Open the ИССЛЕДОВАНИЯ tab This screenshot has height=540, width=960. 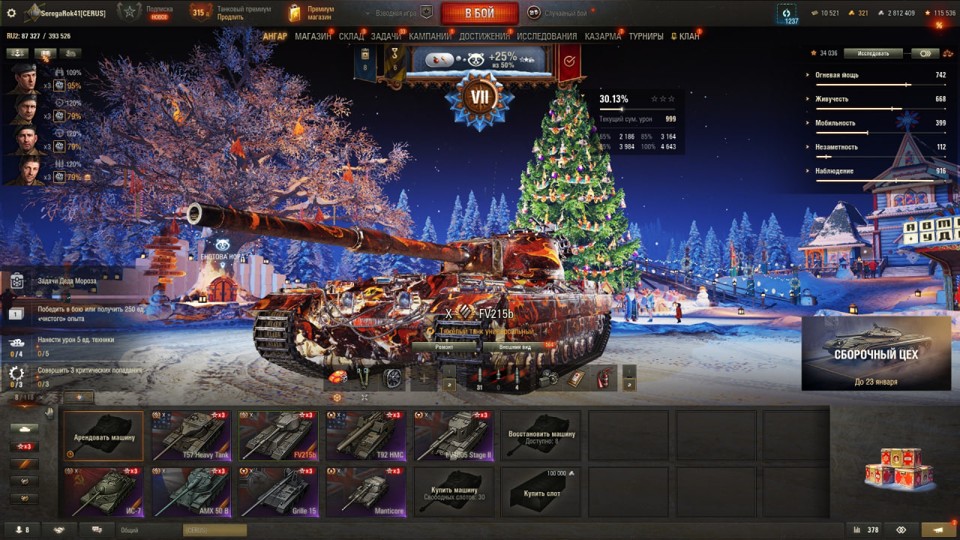tap(548, 36)
